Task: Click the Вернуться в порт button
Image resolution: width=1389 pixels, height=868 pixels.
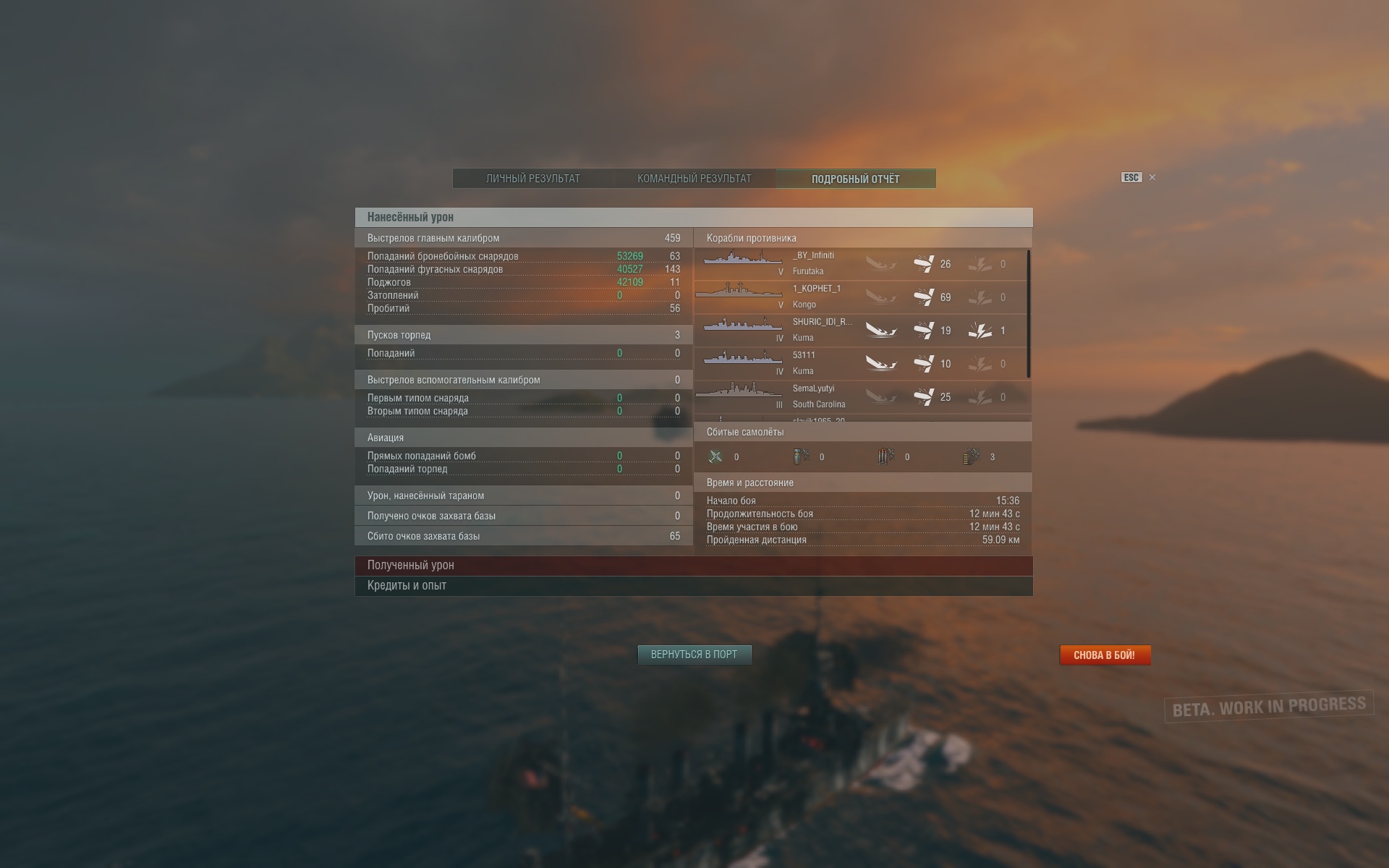Action: point(694,655)
